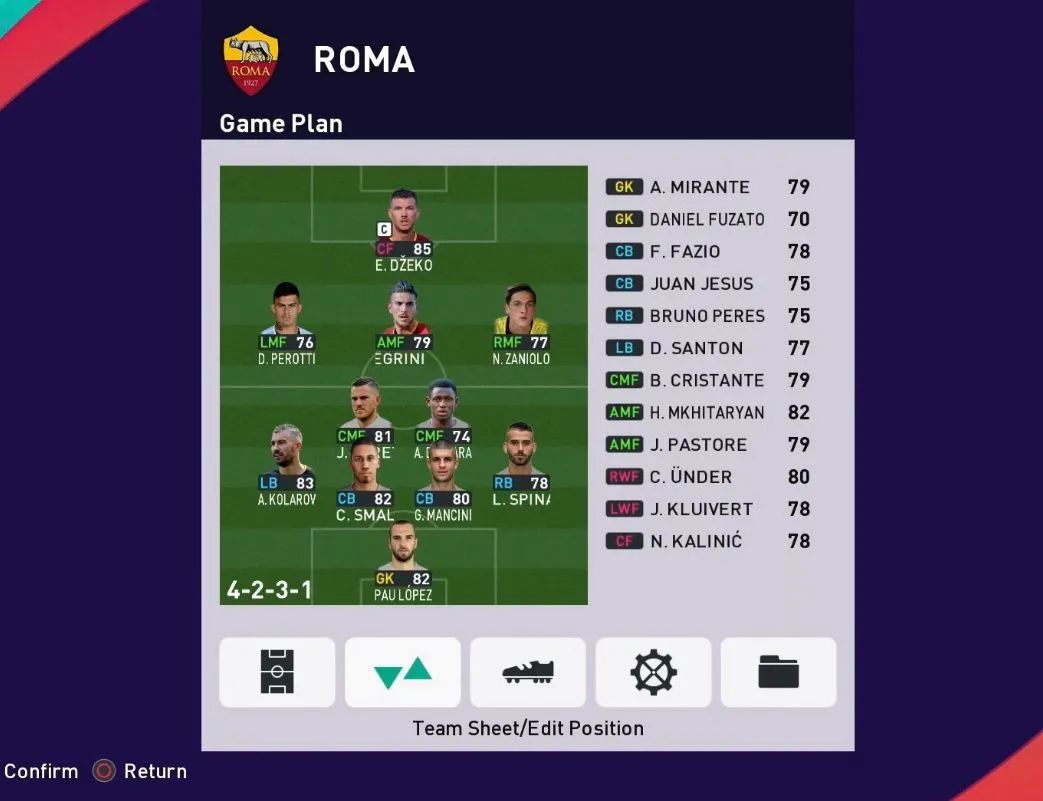Select substitute A. Mirante
This screenshot has height=801, width=1043.
(707, 187)
